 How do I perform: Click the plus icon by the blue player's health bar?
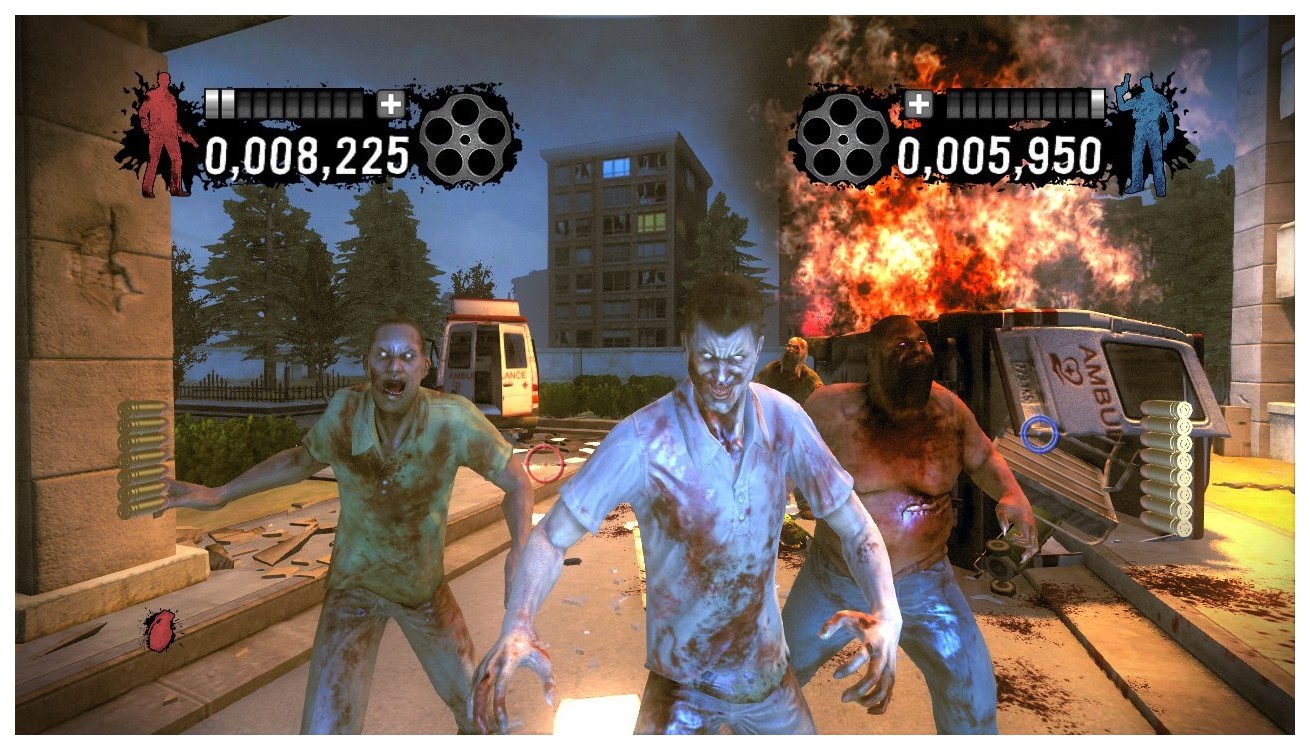[x=918, y=103]
